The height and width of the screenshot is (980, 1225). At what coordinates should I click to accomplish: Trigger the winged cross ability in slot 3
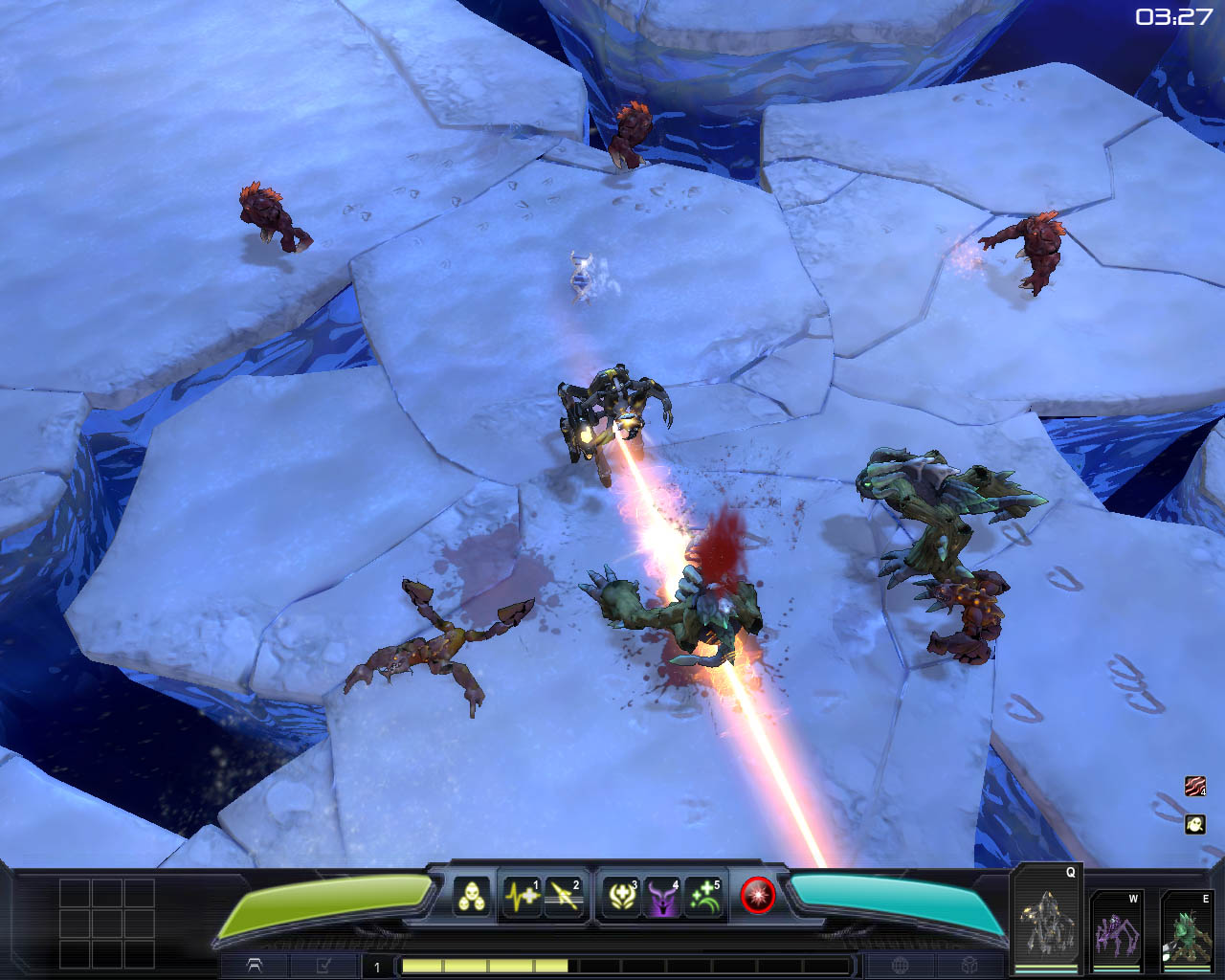point(622,897)
